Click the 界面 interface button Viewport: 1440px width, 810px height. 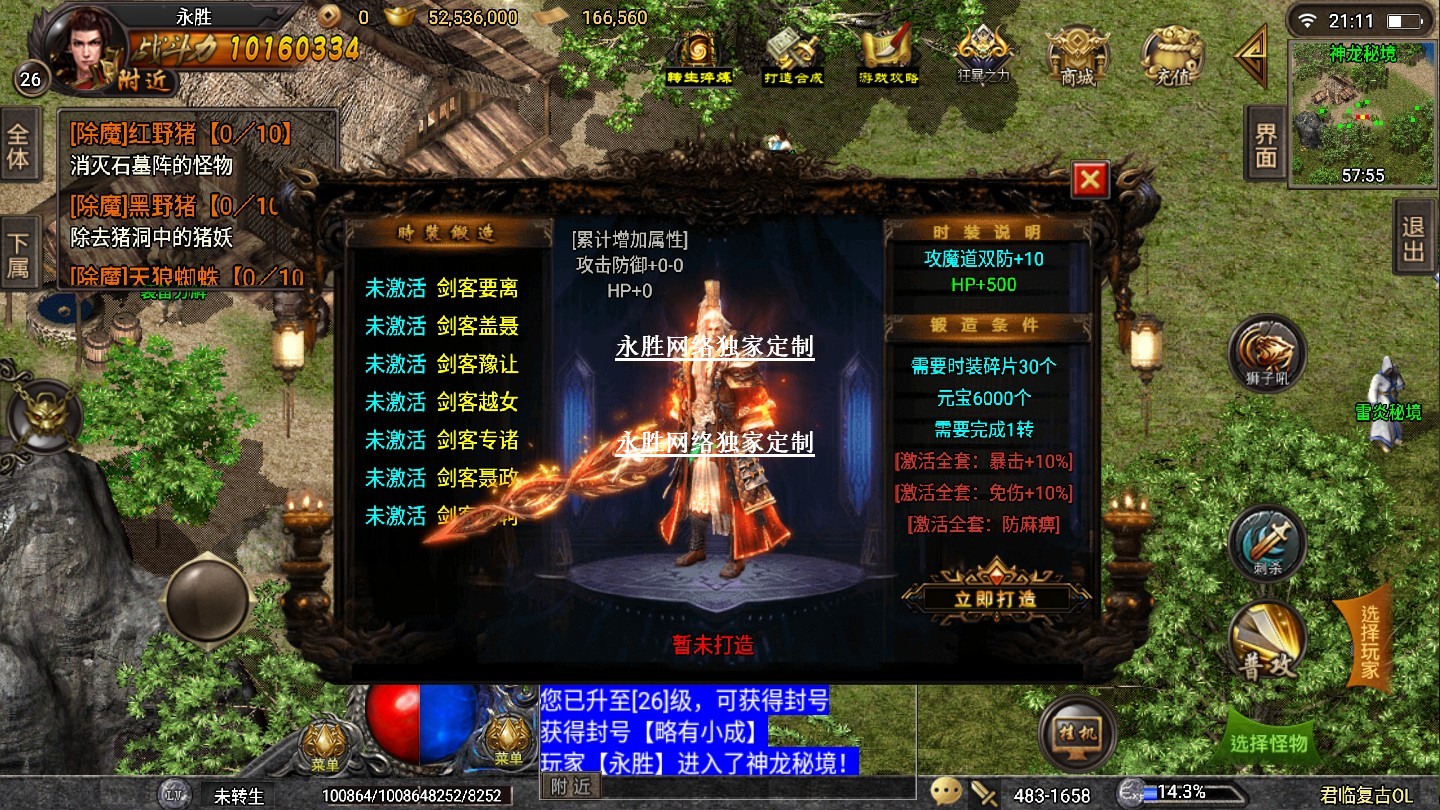pos(1265,146)
